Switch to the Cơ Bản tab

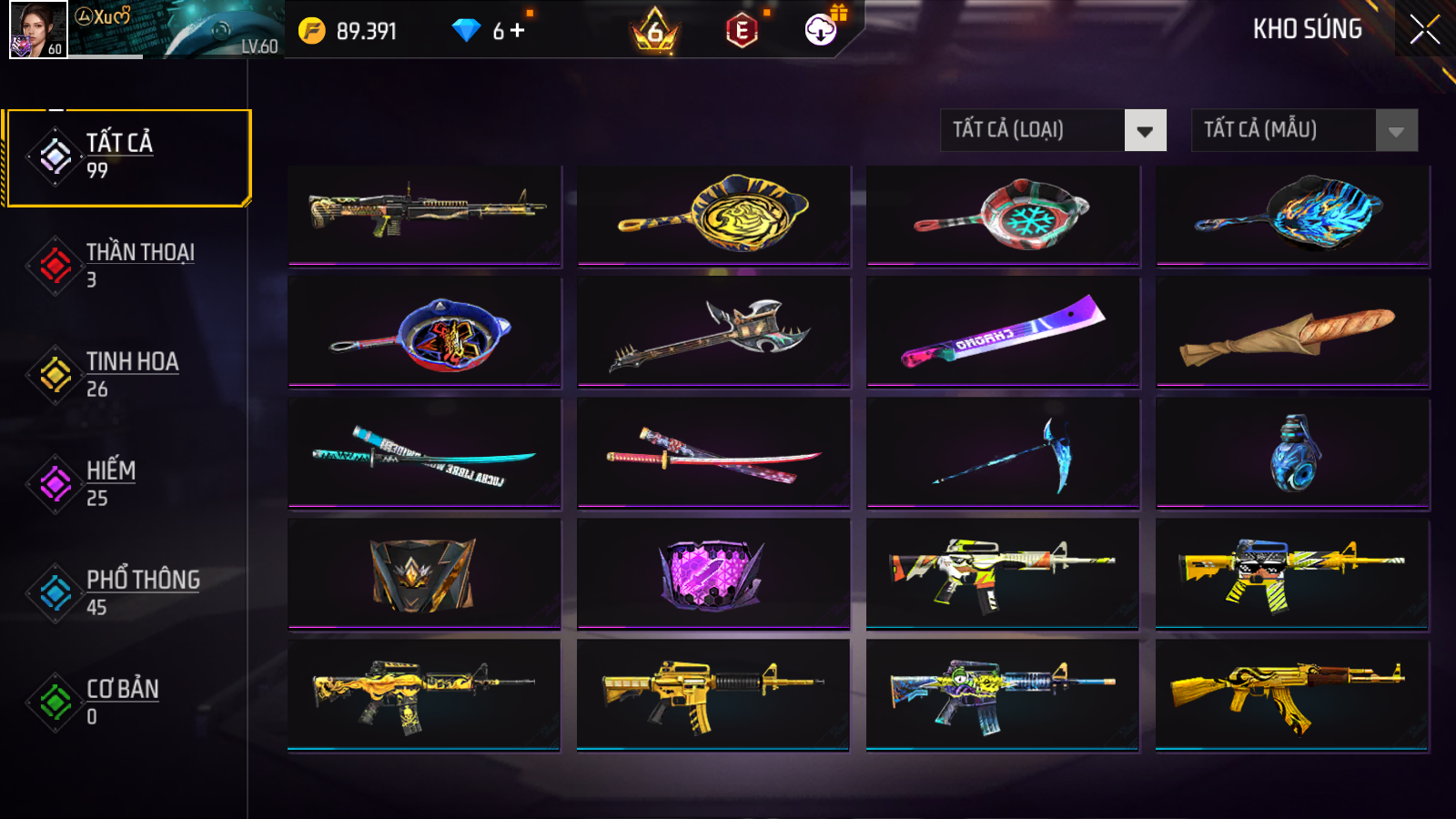pos(127,702)
